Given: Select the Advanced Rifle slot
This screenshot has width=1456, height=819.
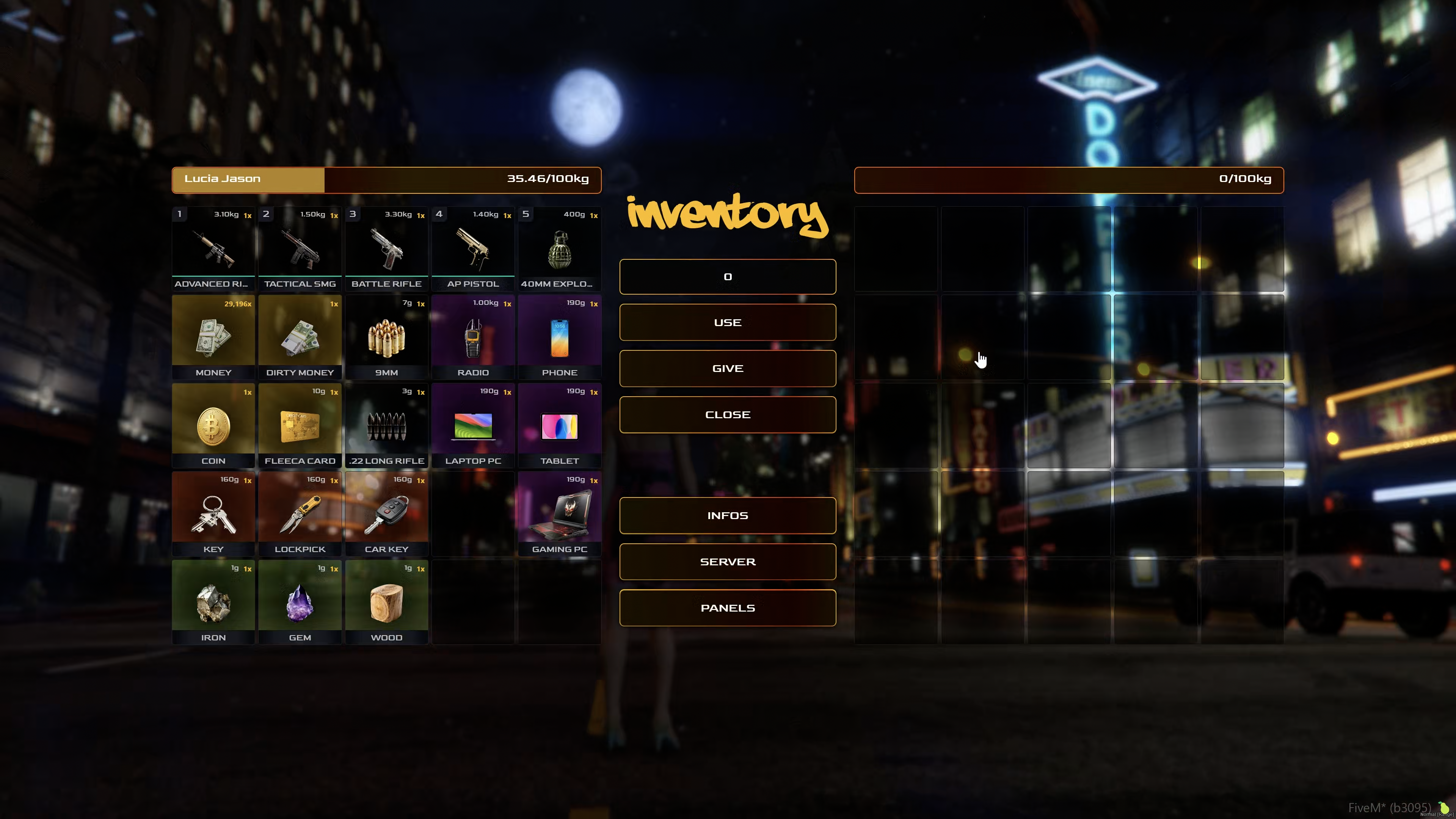Looking at the screenshot, I should click(213, 249).
